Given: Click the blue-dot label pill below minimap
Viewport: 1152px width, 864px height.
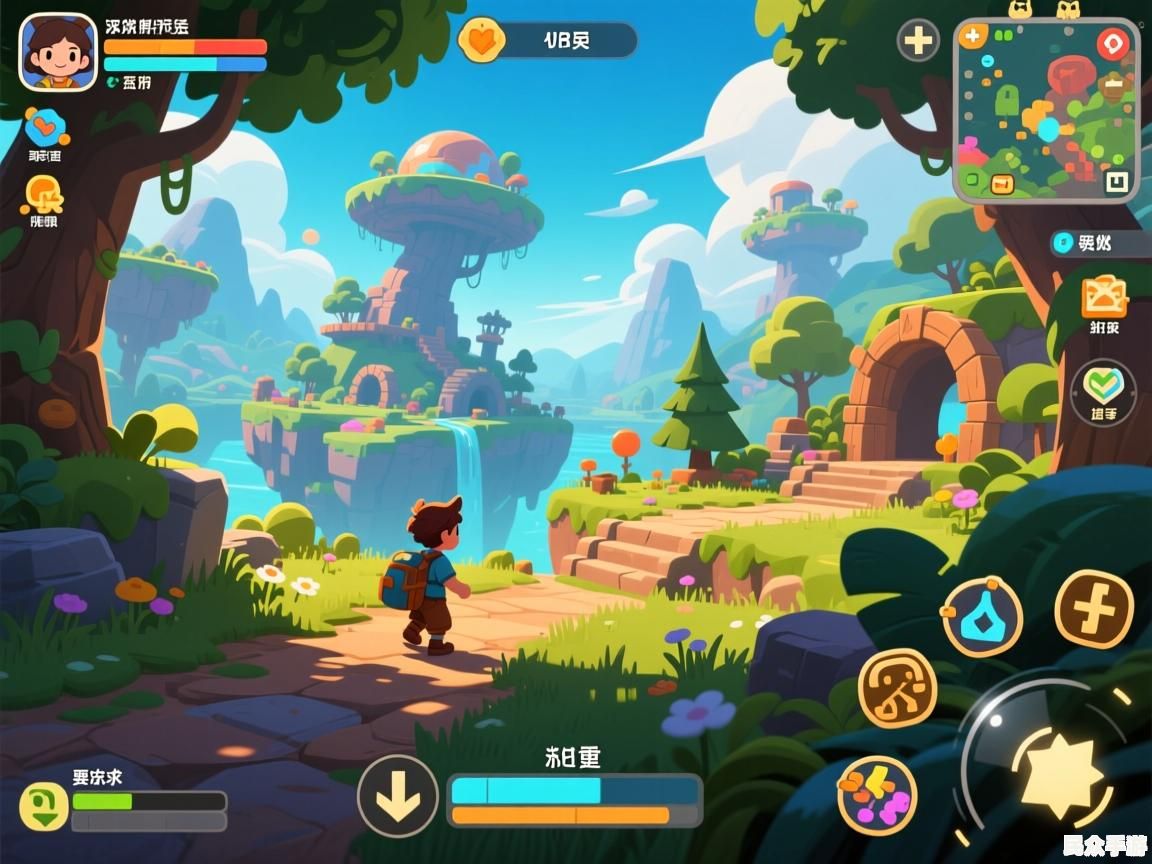Looking at the screenshot, I should tap(1095, 243).
